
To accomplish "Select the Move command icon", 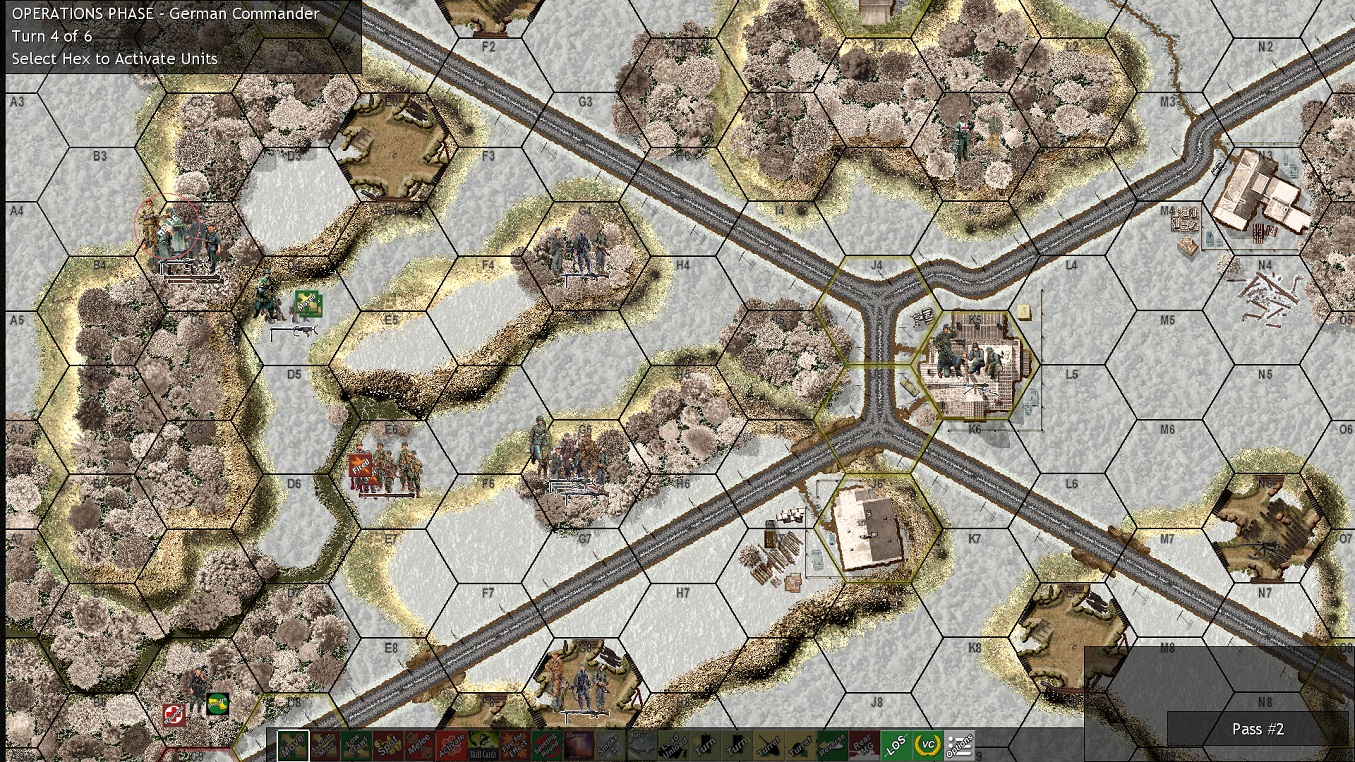I will (293, 744).
